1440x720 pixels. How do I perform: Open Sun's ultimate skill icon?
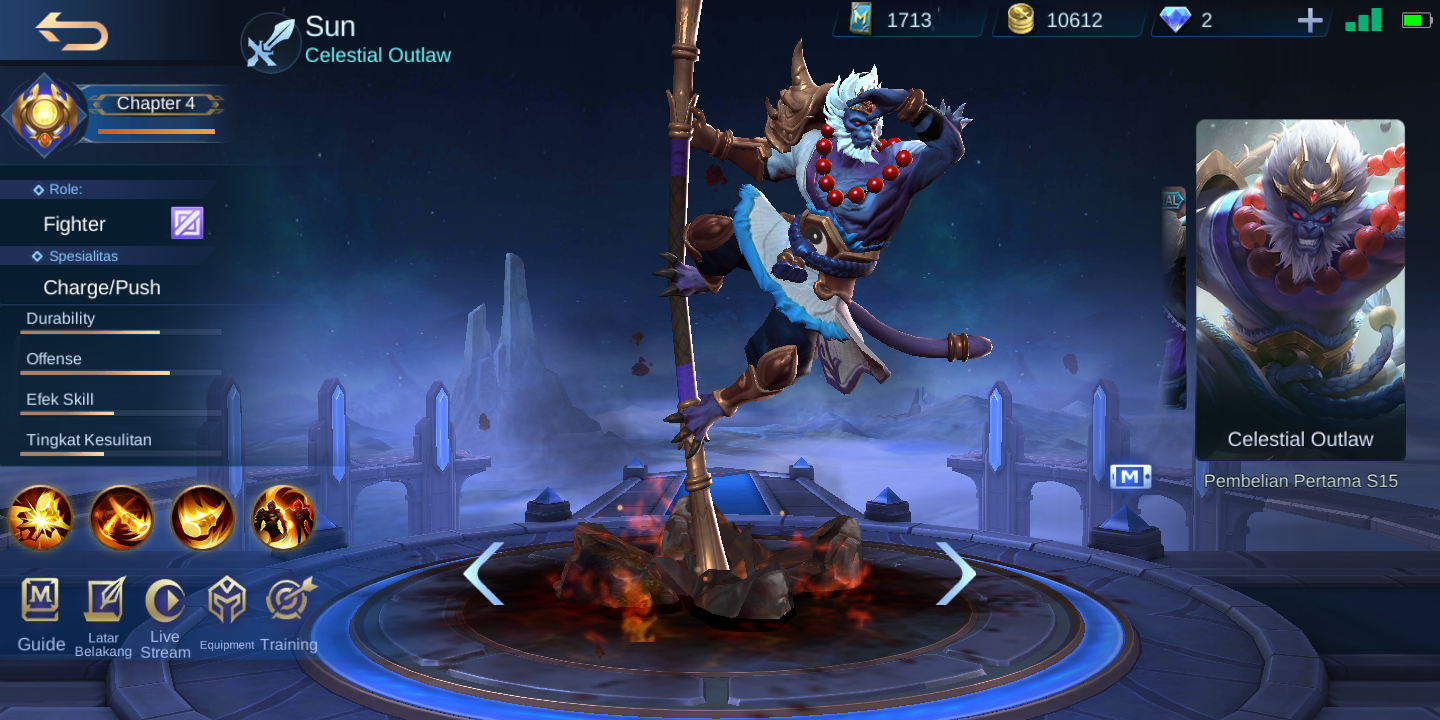tap(283, 518)
